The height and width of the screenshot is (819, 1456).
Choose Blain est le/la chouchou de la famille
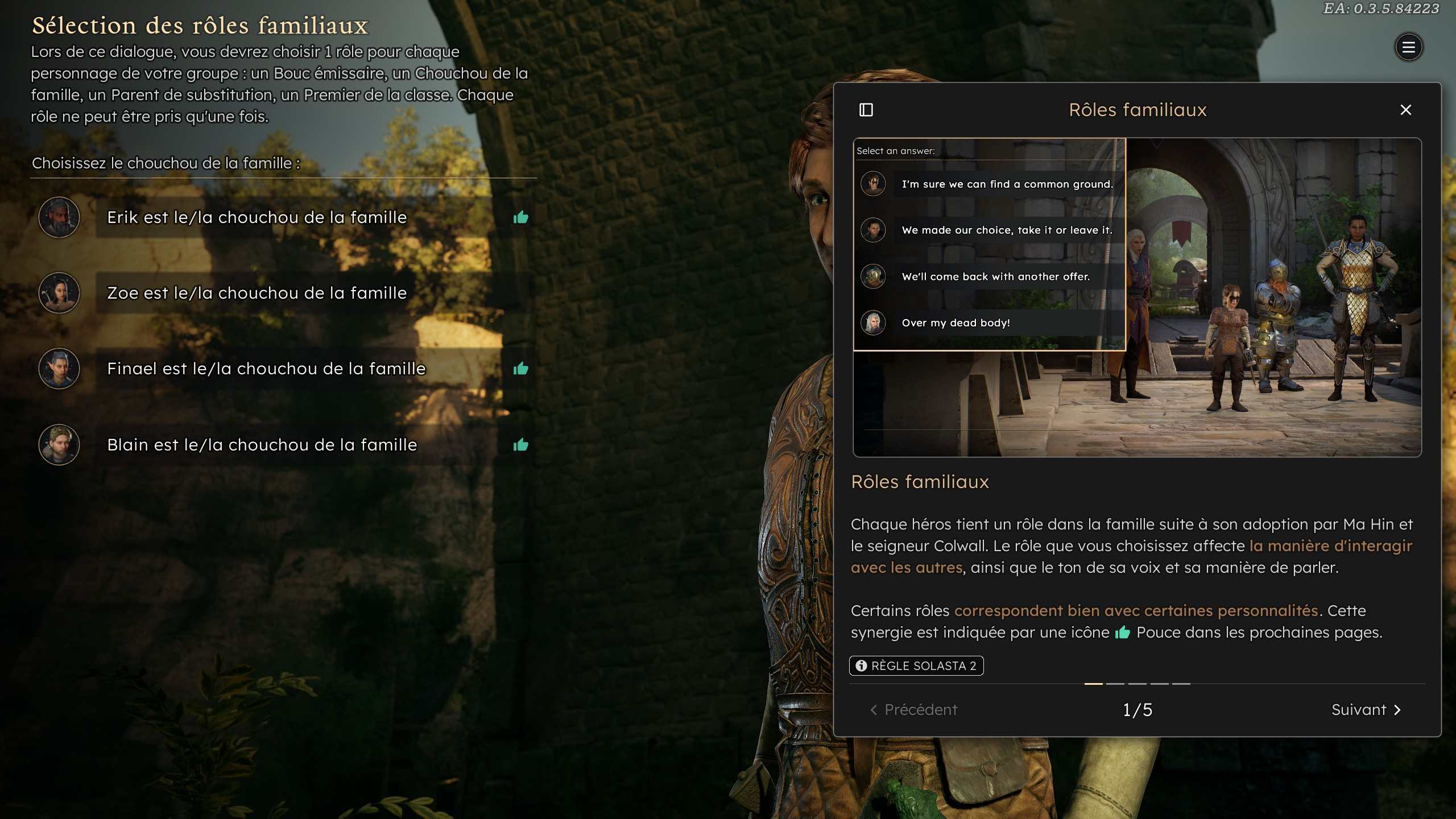click(262, 445)
